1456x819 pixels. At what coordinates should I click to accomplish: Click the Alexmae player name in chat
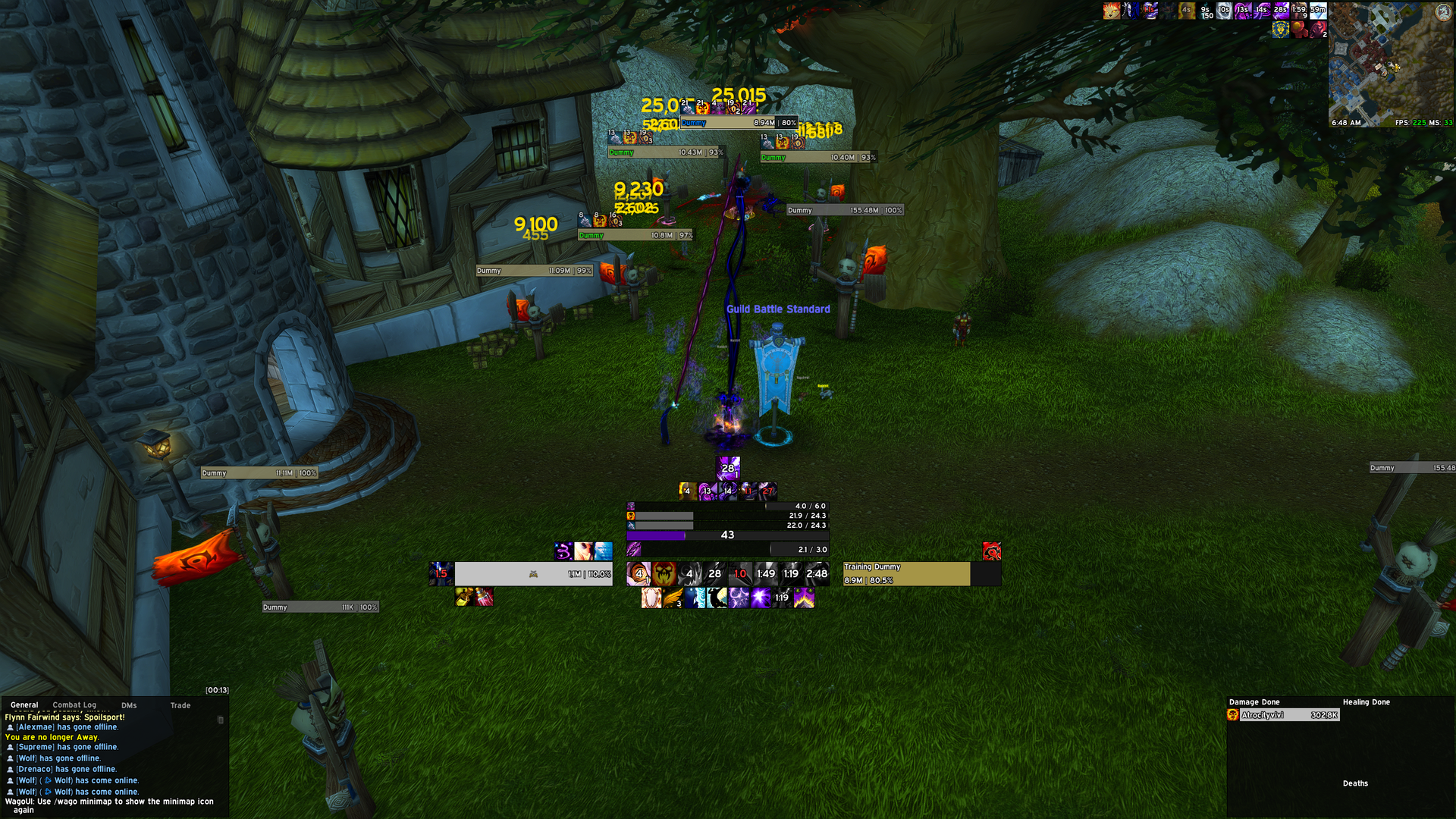point(36,727)
